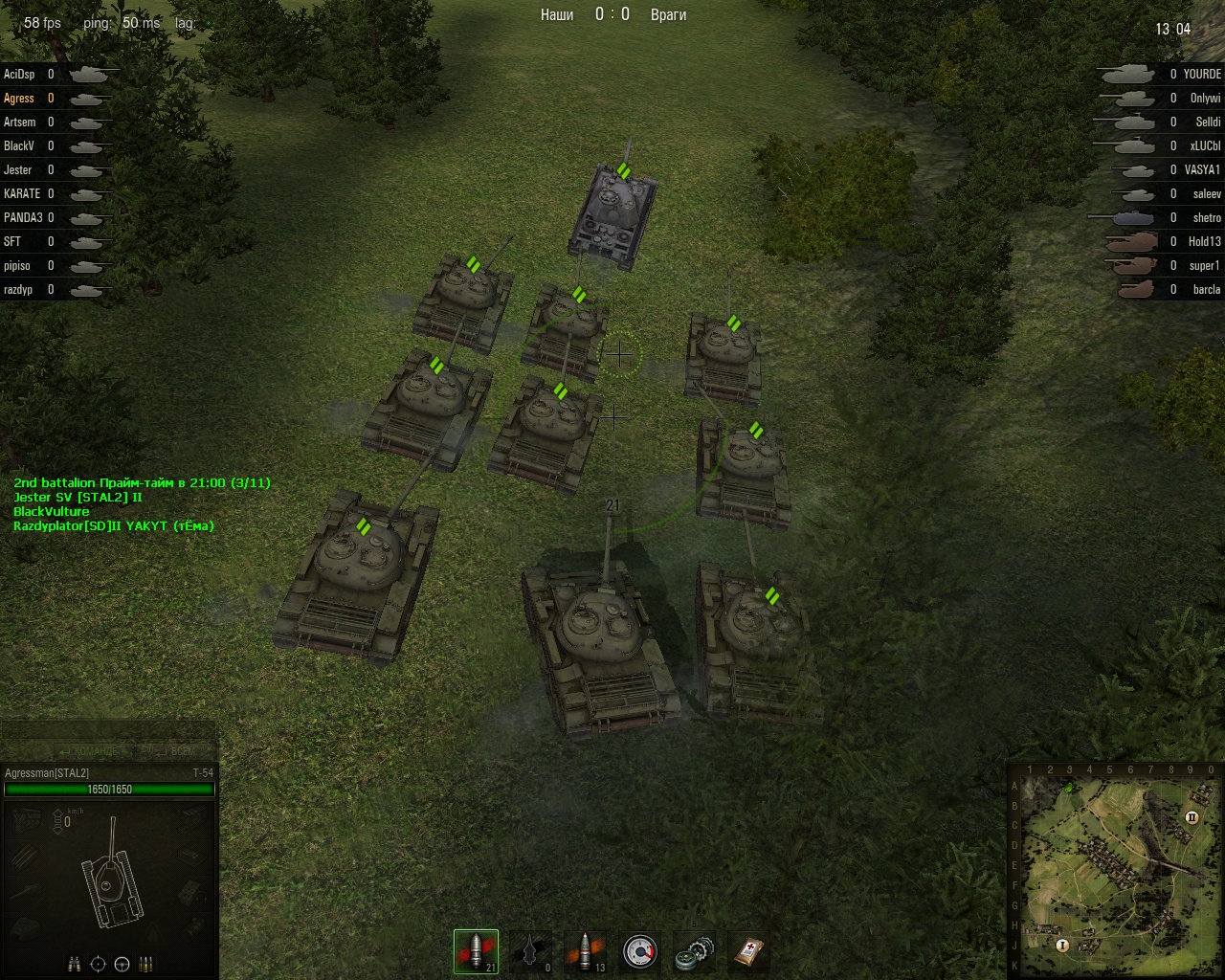The image size is (1225, 980).
Task: Click base marker I on the minimap
Action: 1062,945
